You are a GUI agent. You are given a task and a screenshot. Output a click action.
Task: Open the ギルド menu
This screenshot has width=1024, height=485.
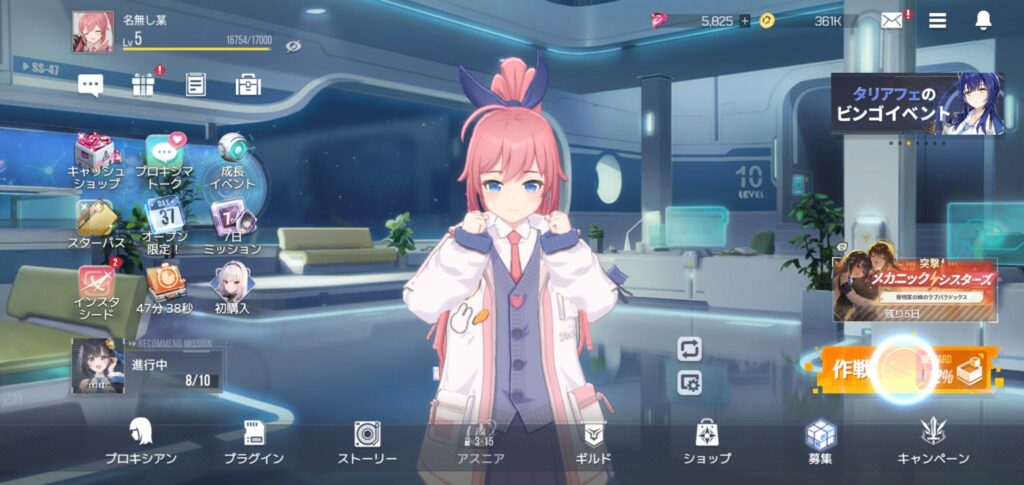pyautogui.click(x=594, y=441)
